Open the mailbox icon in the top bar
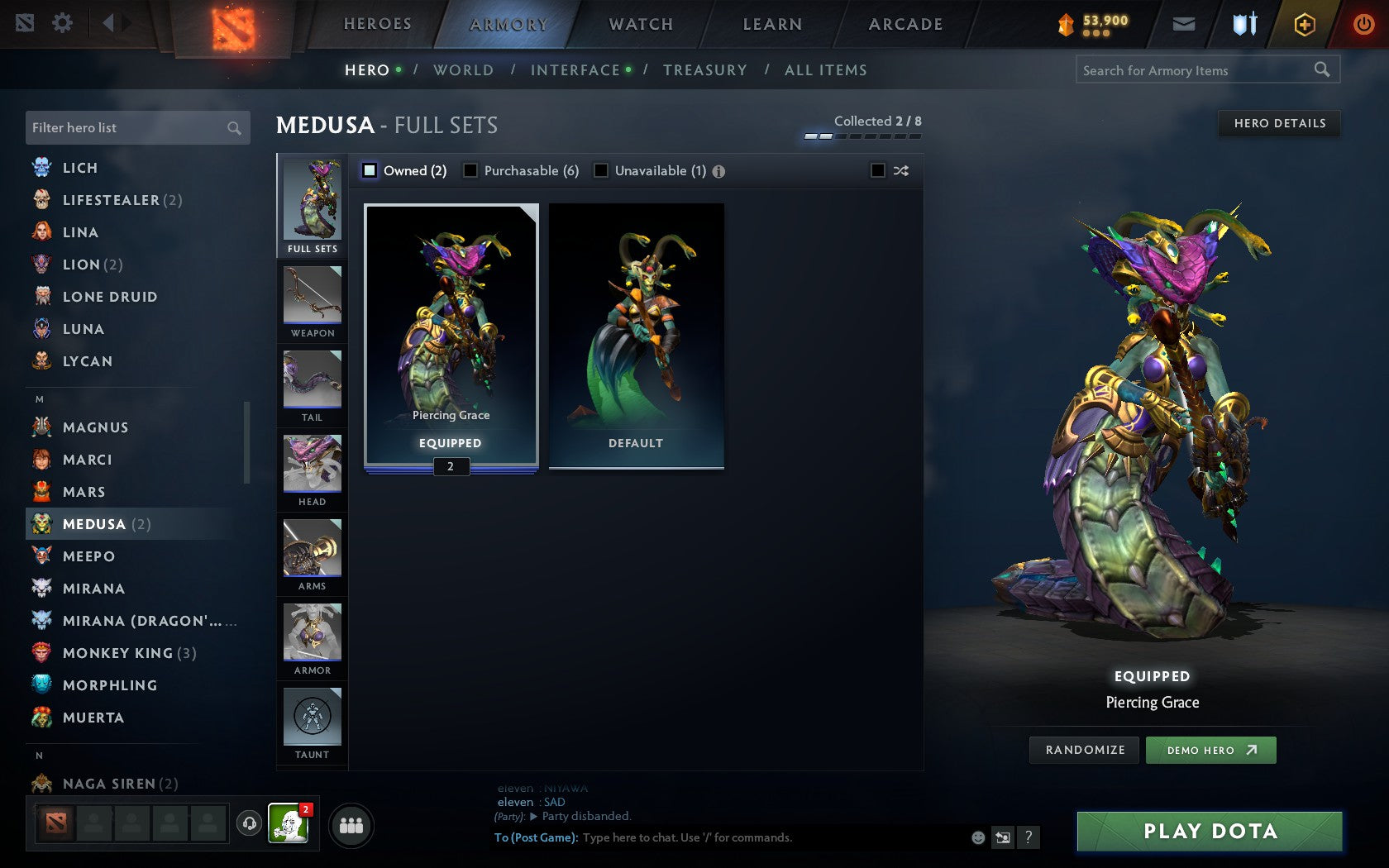The image size is (1389, 868). pyautogui.click(x=1184, y=24)
